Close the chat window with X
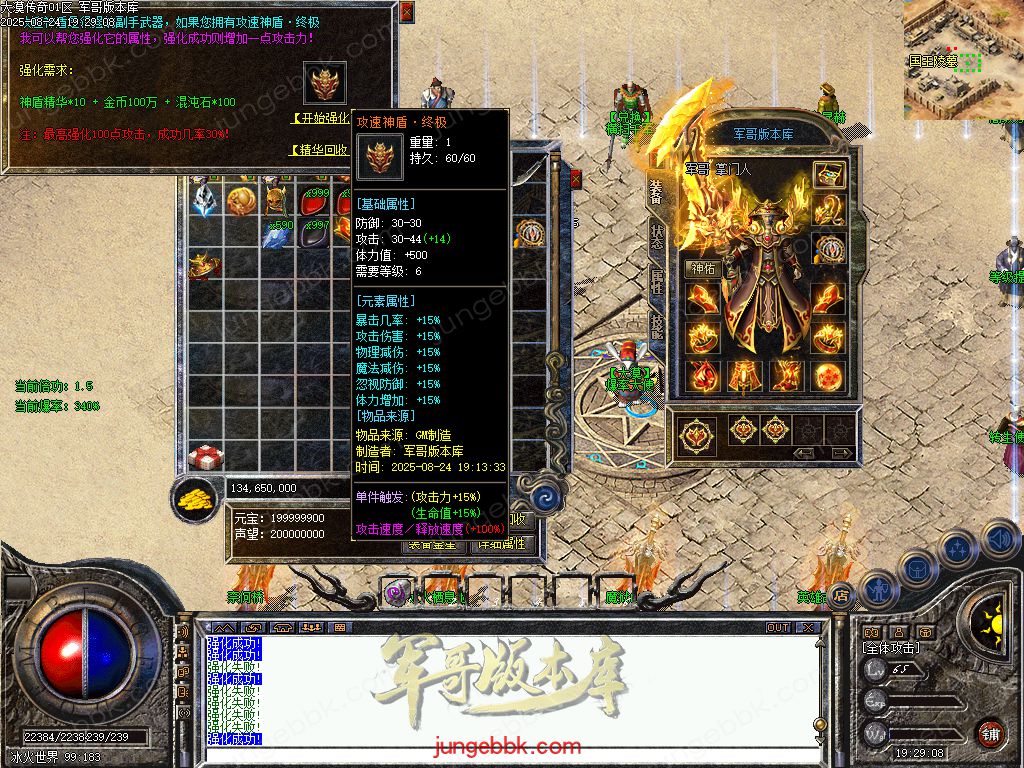This screenshot has width=1024, height=768. (808, 628)
